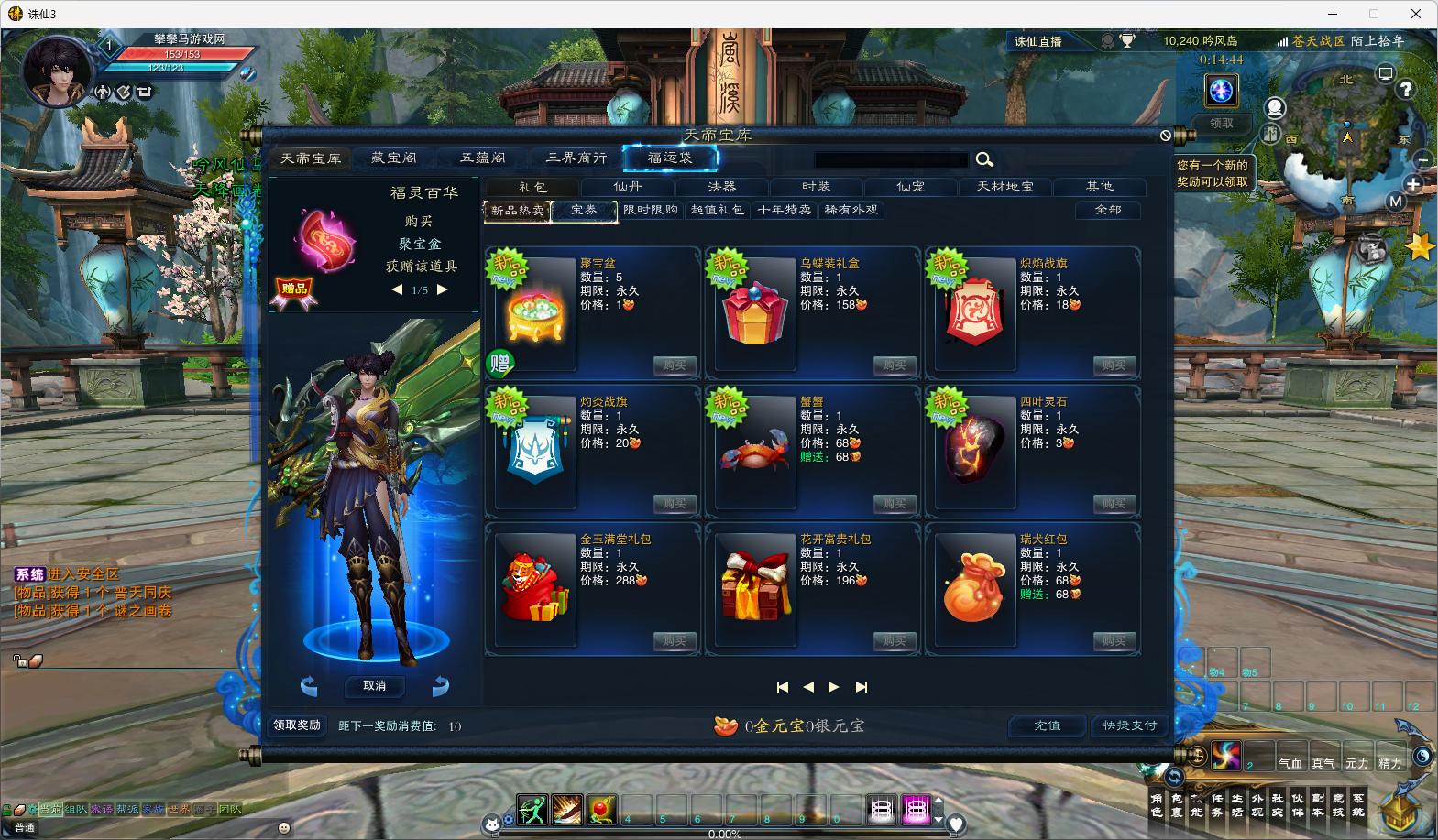Close the 天帝宝库 shop window
The width and height of the screenshot is (1438, 840).
pos(1165,136)
